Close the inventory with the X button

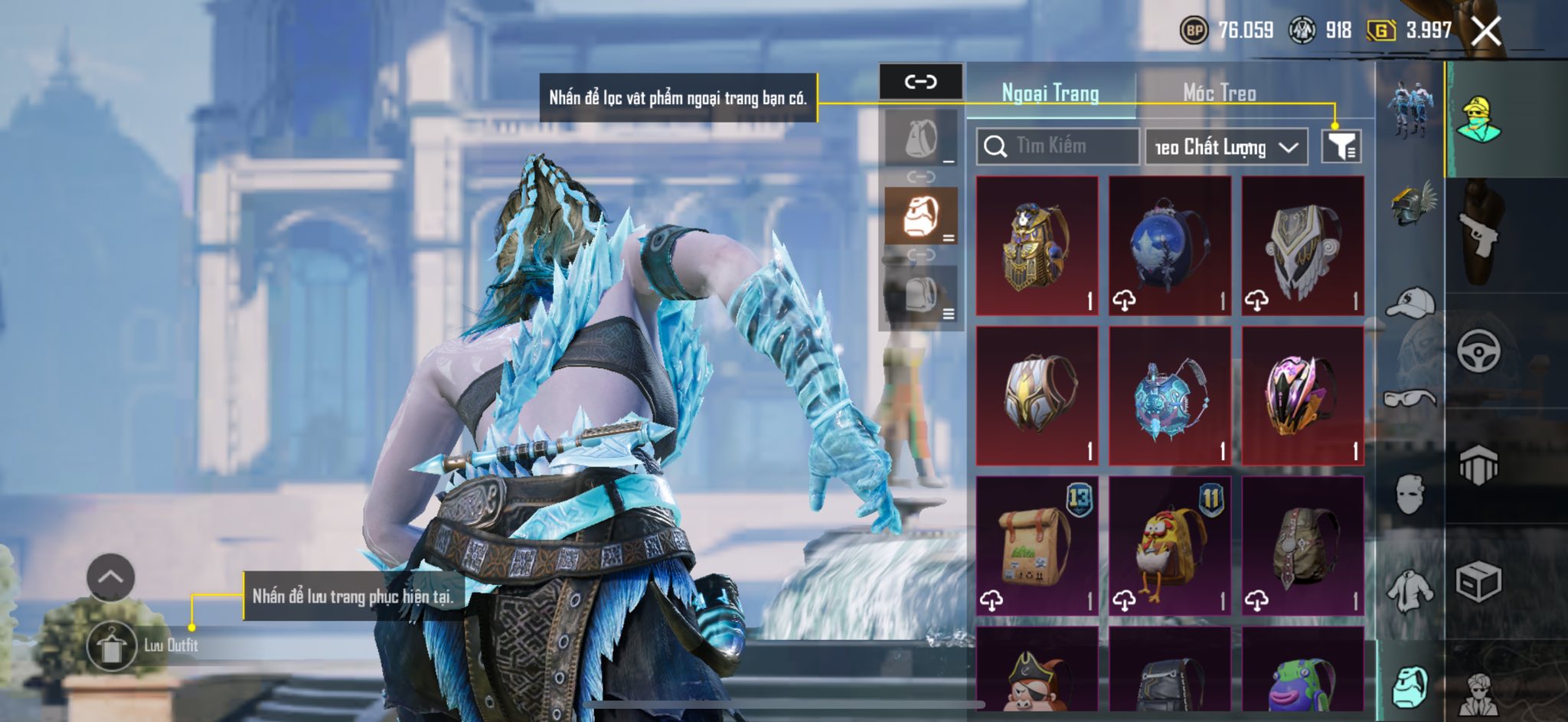1486,31
